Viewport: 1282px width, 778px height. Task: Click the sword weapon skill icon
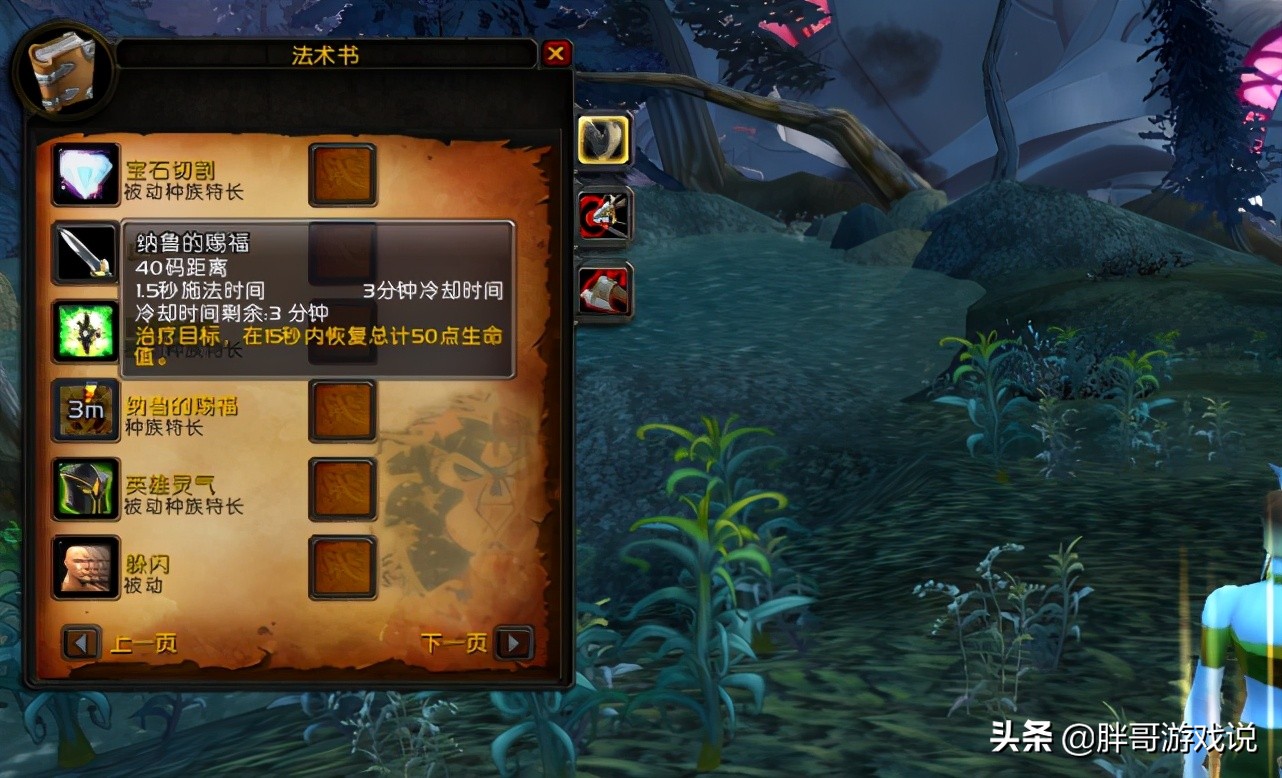pos(86,253)
